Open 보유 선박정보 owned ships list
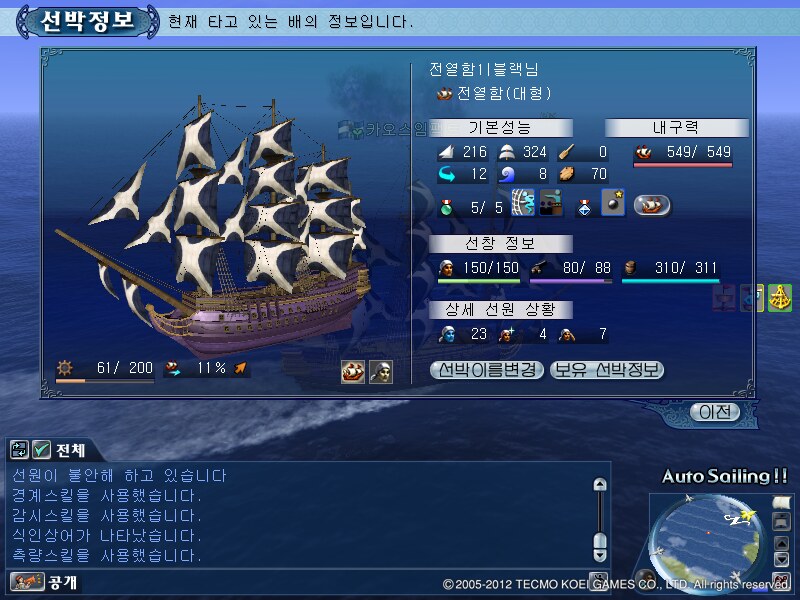800x600 pixels. pyautogui.click(x=607, y=370)
